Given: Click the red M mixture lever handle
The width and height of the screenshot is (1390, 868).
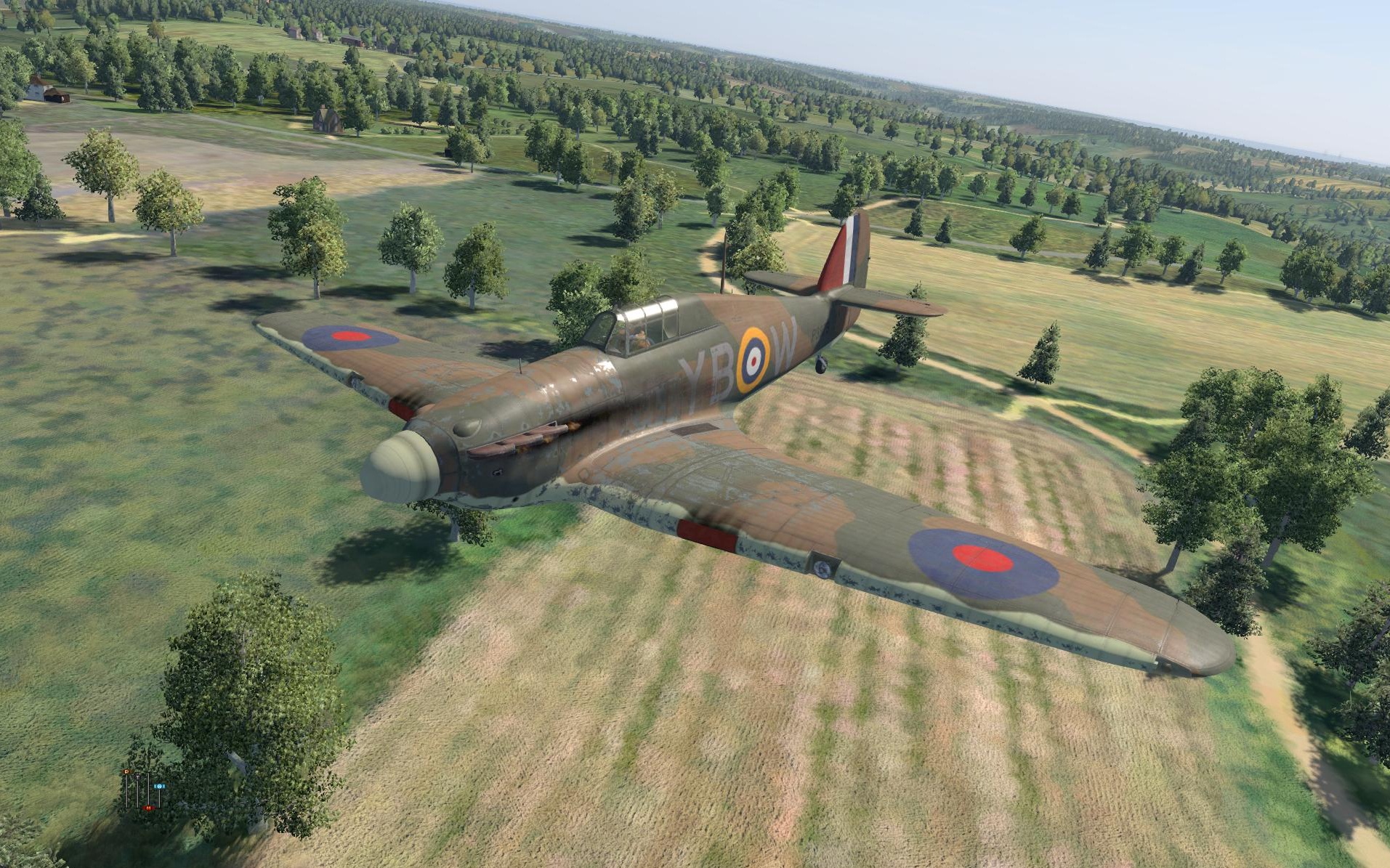Looking at the screenshot, I should point(148,808).
